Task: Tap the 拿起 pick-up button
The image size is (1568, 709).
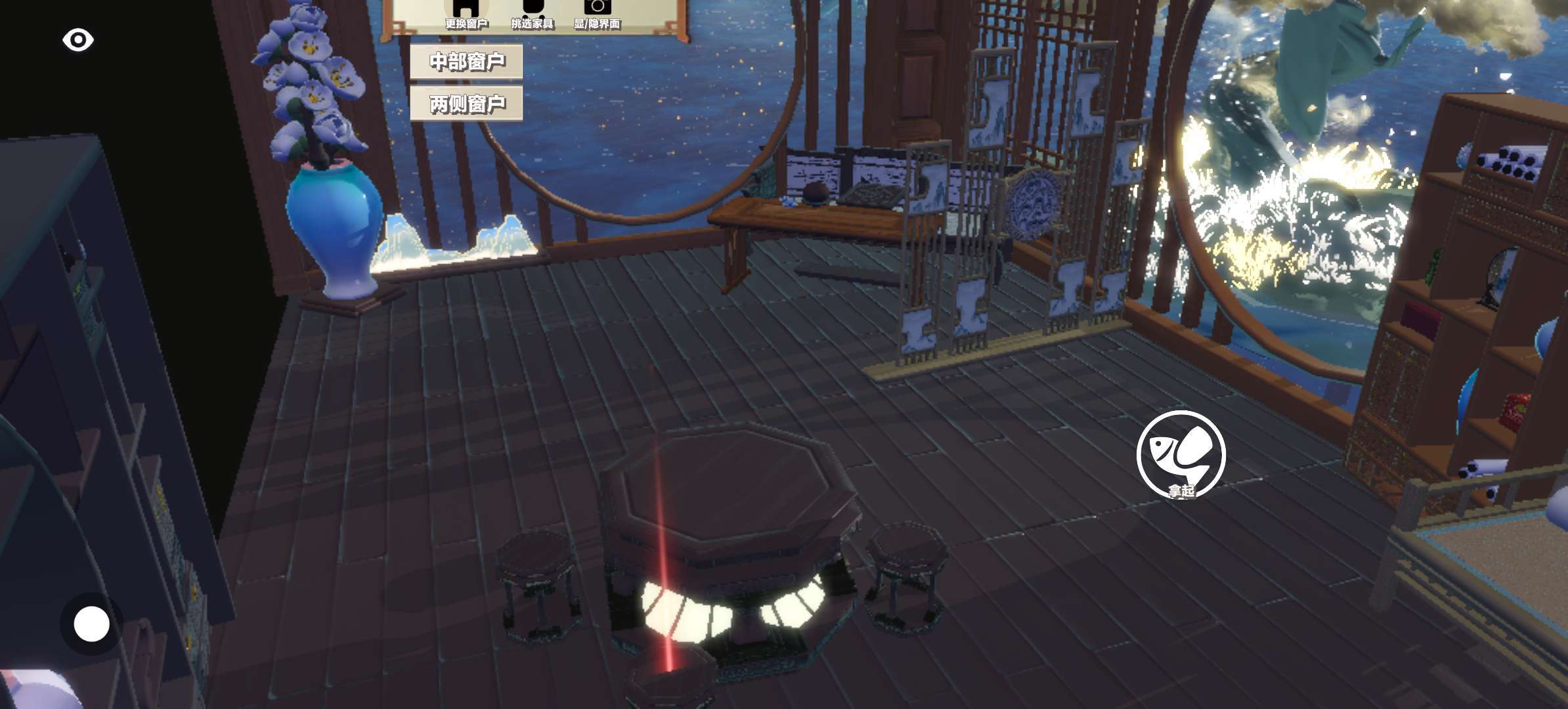Action: [x=1181, y=454]
